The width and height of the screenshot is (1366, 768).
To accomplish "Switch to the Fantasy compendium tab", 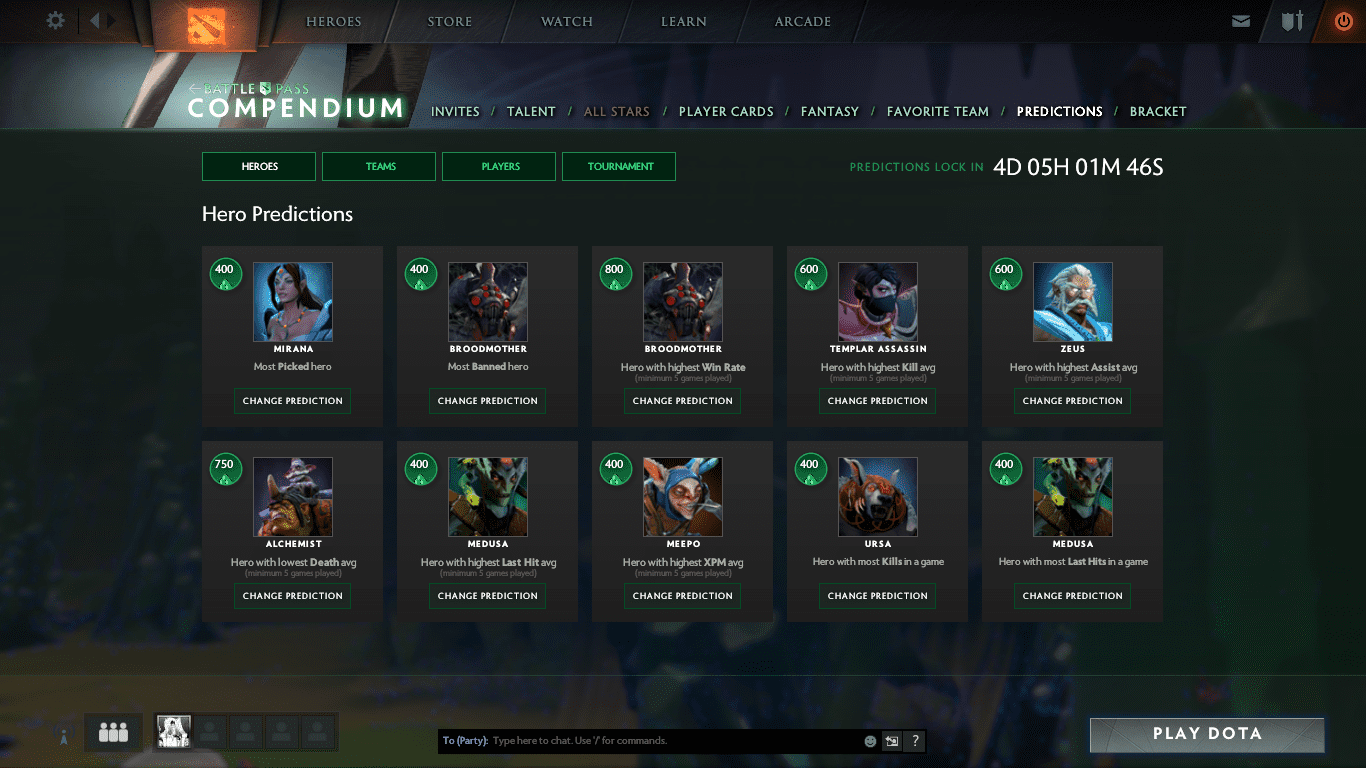I will tap(829, 112).
